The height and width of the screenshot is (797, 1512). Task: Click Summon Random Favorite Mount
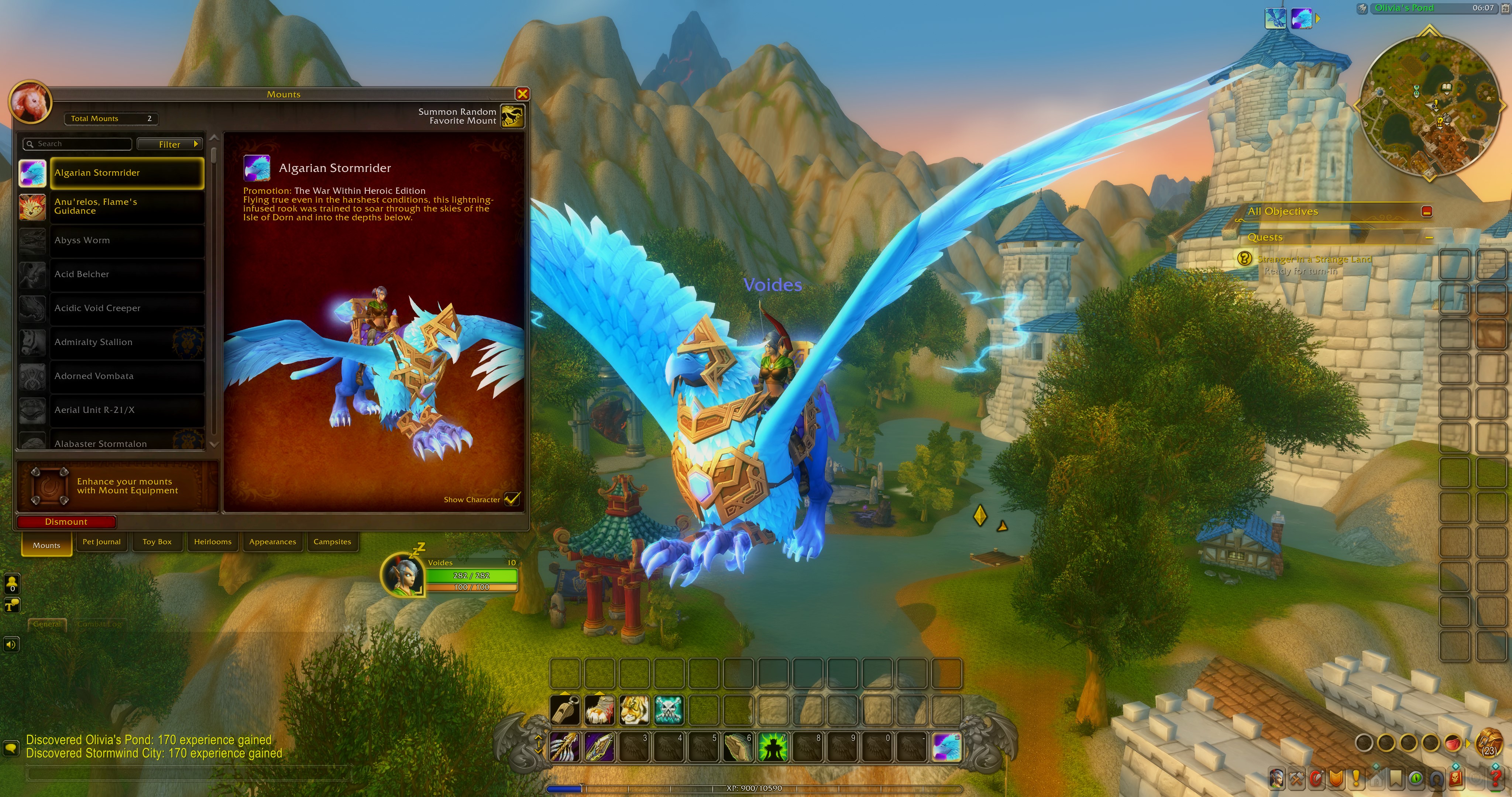511,117
